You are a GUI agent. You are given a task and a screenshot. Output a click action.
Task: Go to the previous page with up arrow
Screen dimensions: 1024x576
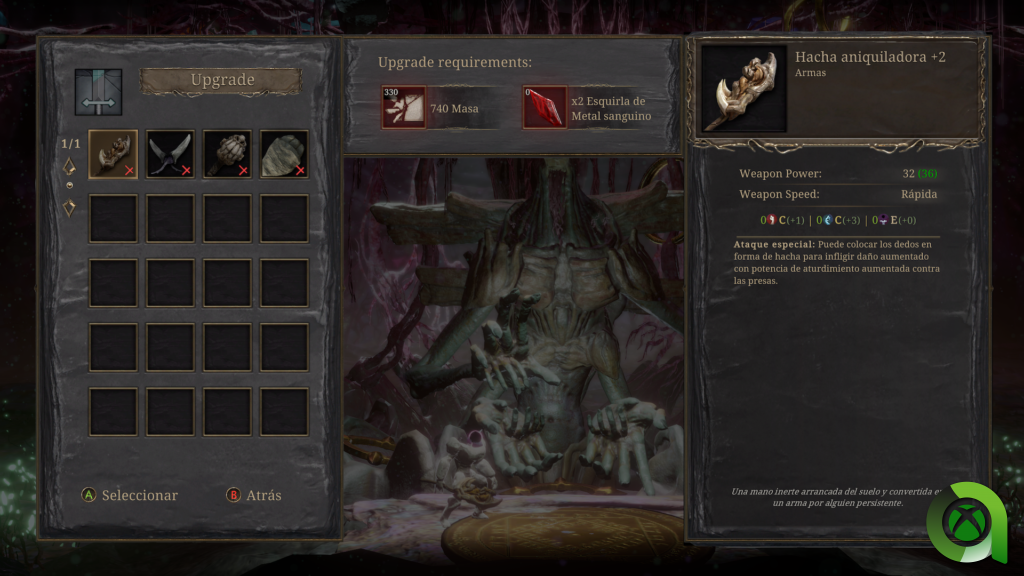point(70,166)
